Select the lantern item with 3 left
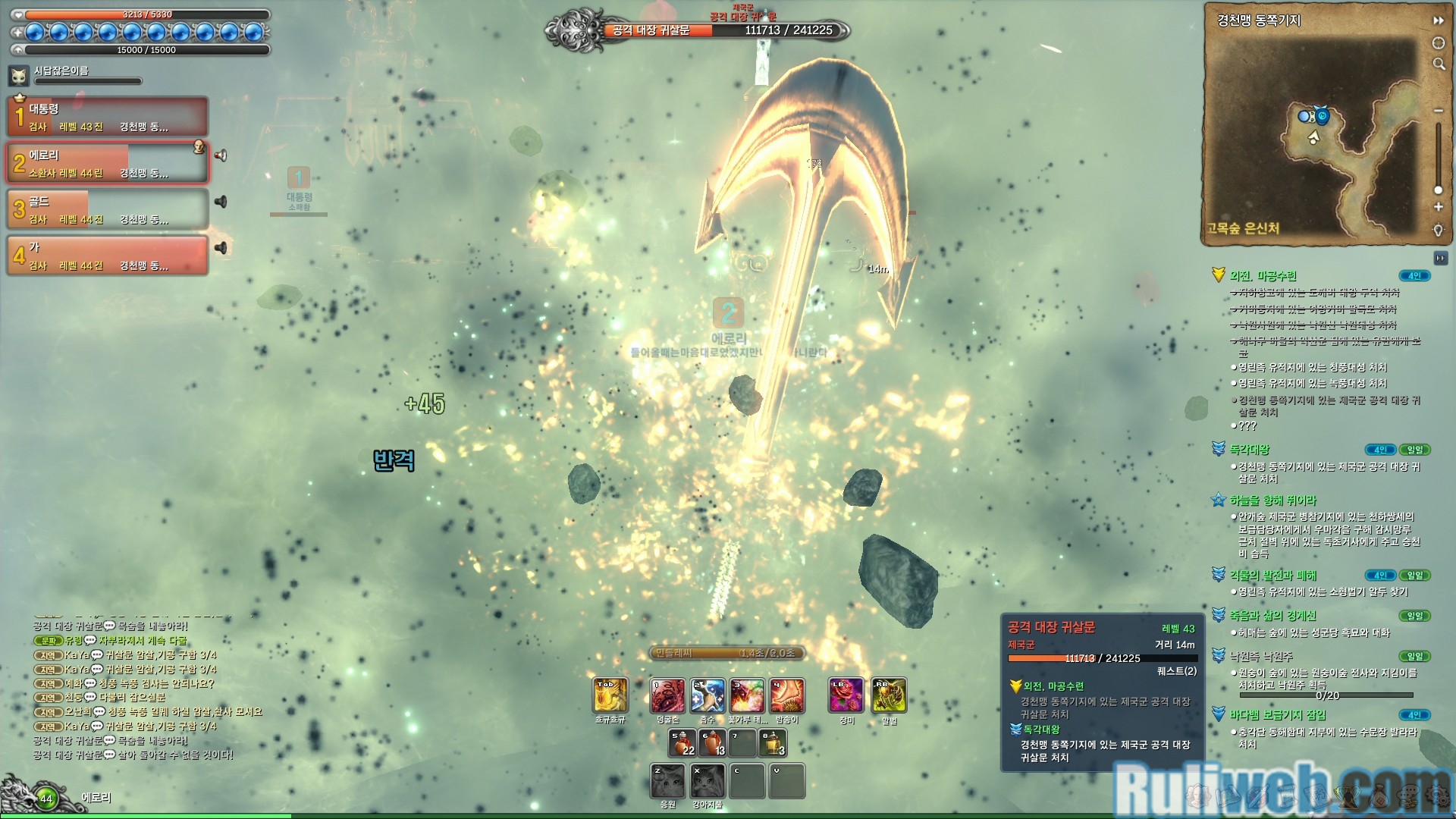 coord(773,743)
